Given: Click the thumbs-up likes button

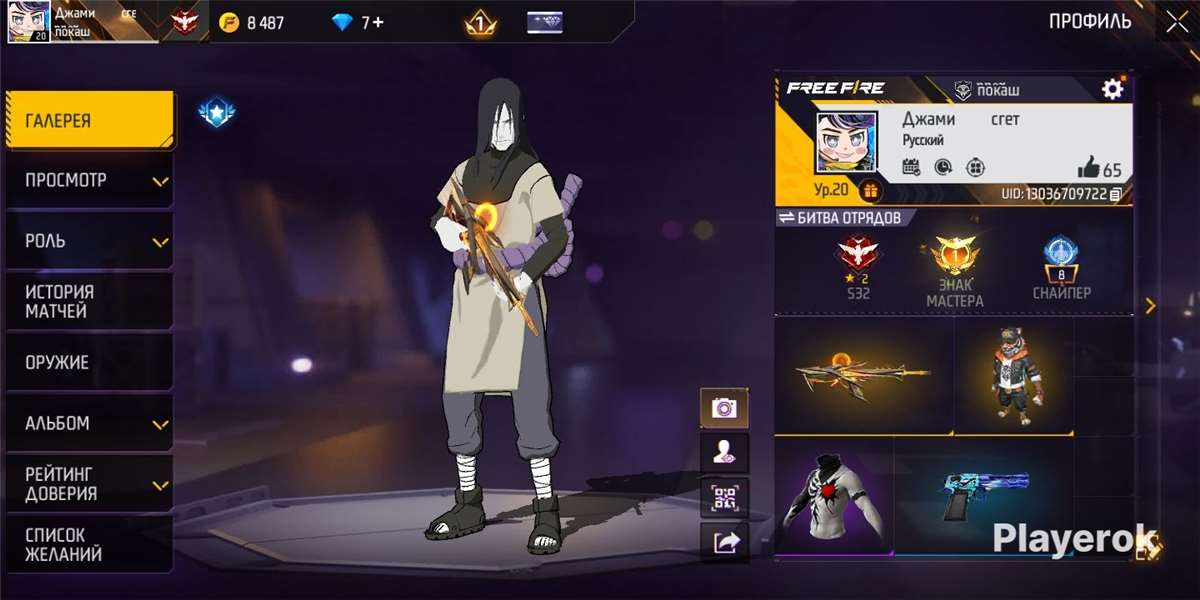Looking at the screenshot, I should [x=1088, y=168].
